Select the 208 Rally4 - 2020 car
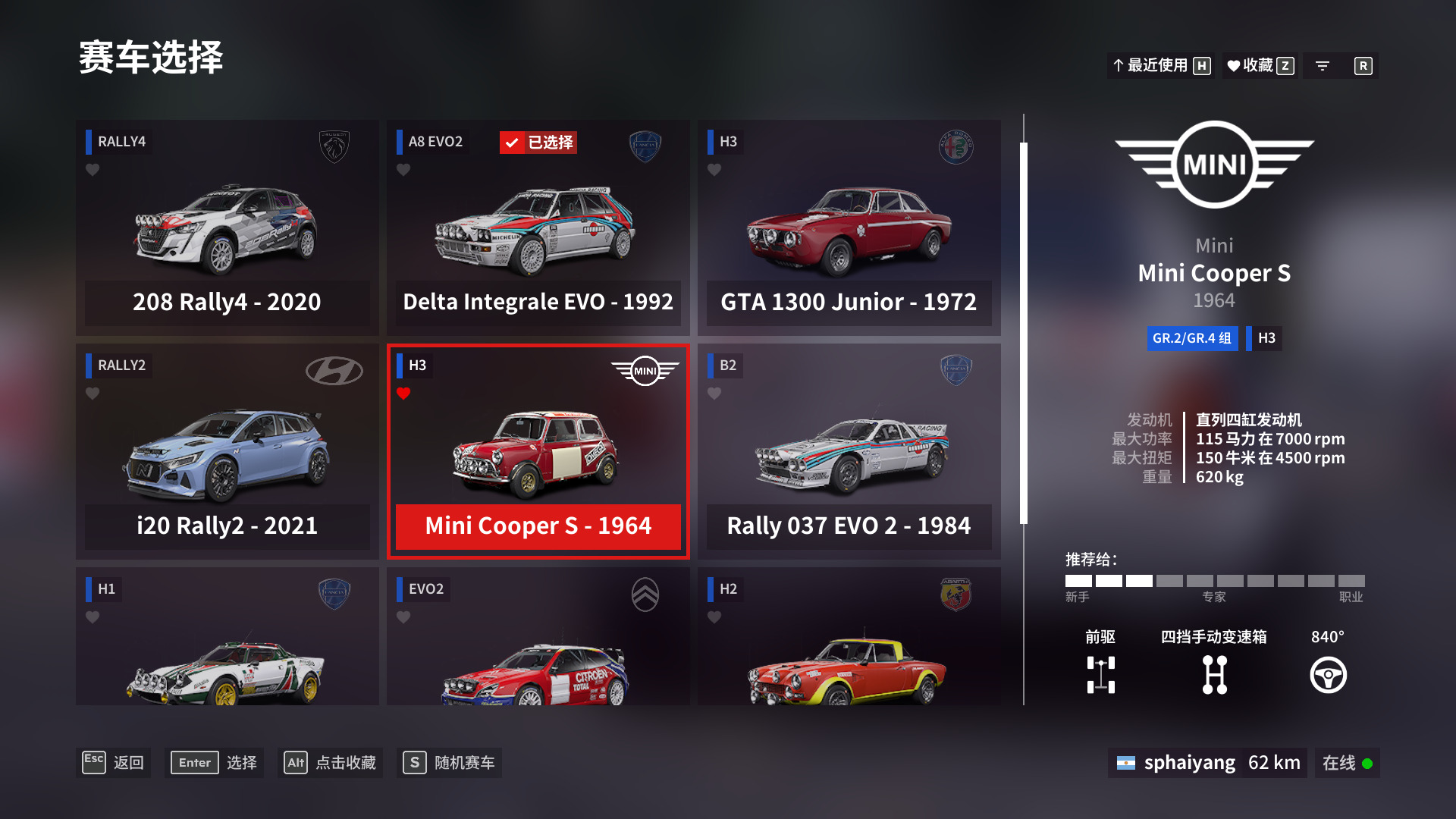Image resolution: width=1456 pixels, height=819 pixels. (x=227, y=227)
